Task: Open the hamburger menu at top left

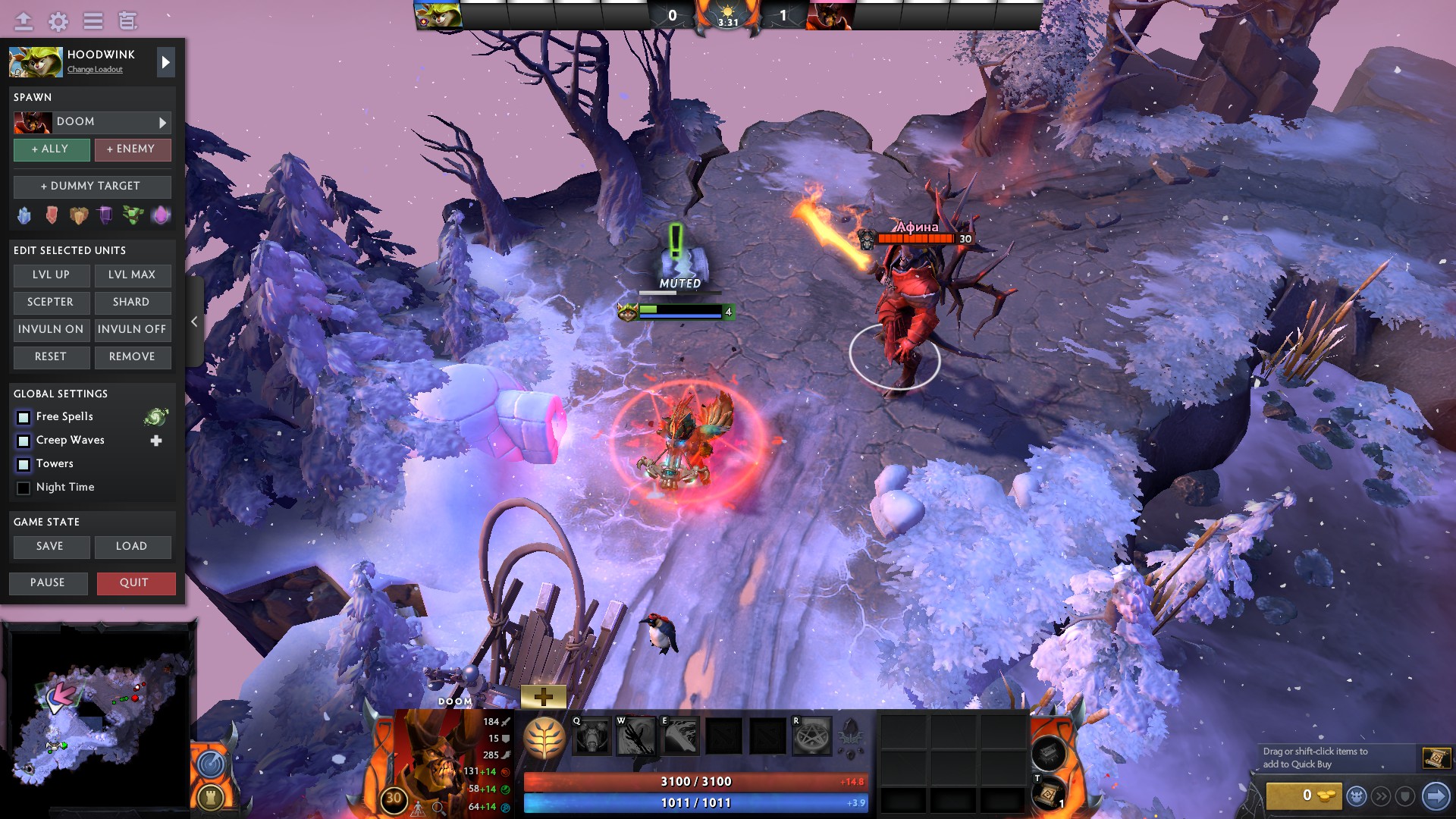Action: pos(93,21)
